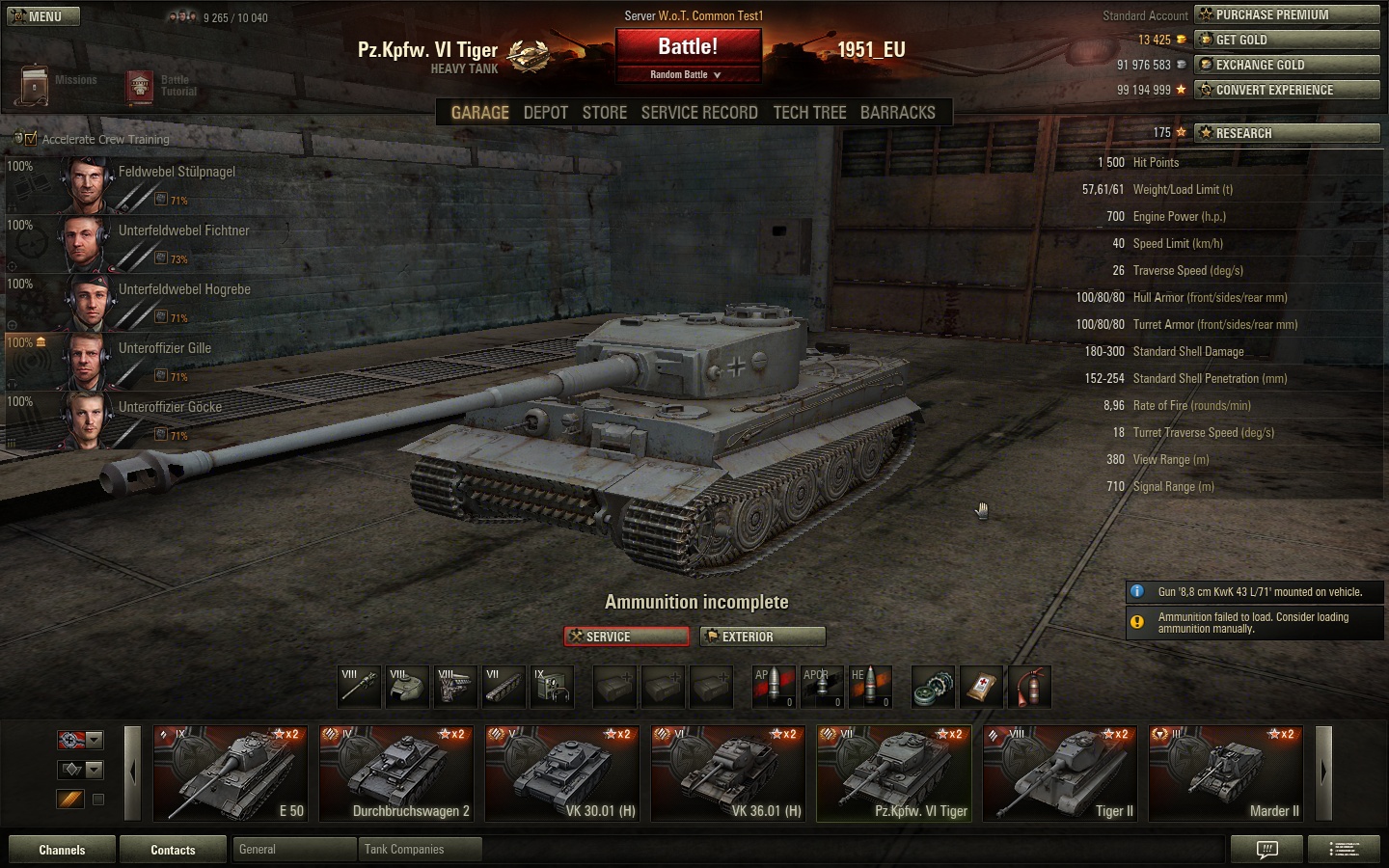The width and height of the screenshot is (1389, 868).
Task: Open the Channels button
Action: click(x=62, y=850)
